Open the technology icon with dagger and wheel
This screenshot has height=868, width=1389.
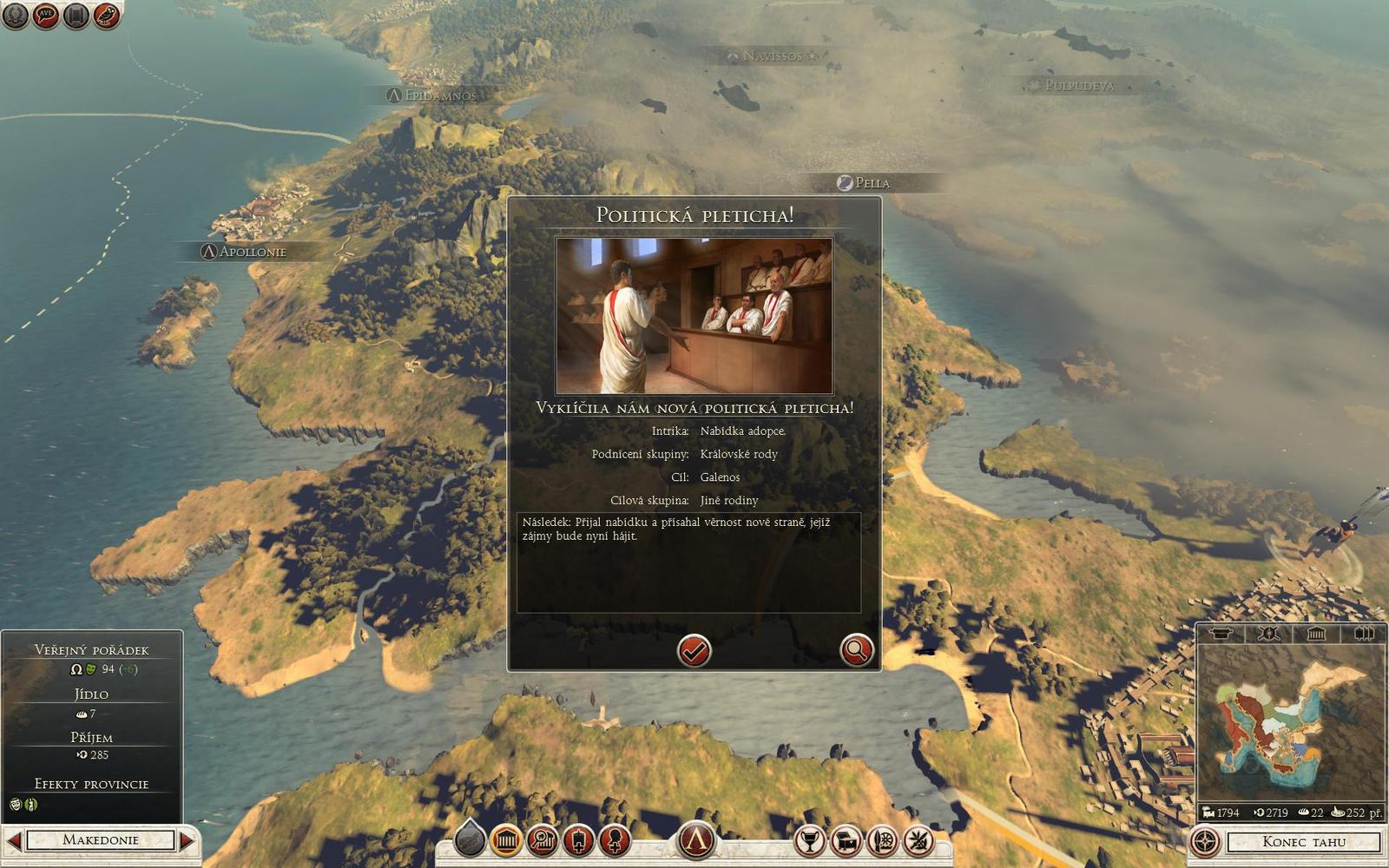point(882,840)
